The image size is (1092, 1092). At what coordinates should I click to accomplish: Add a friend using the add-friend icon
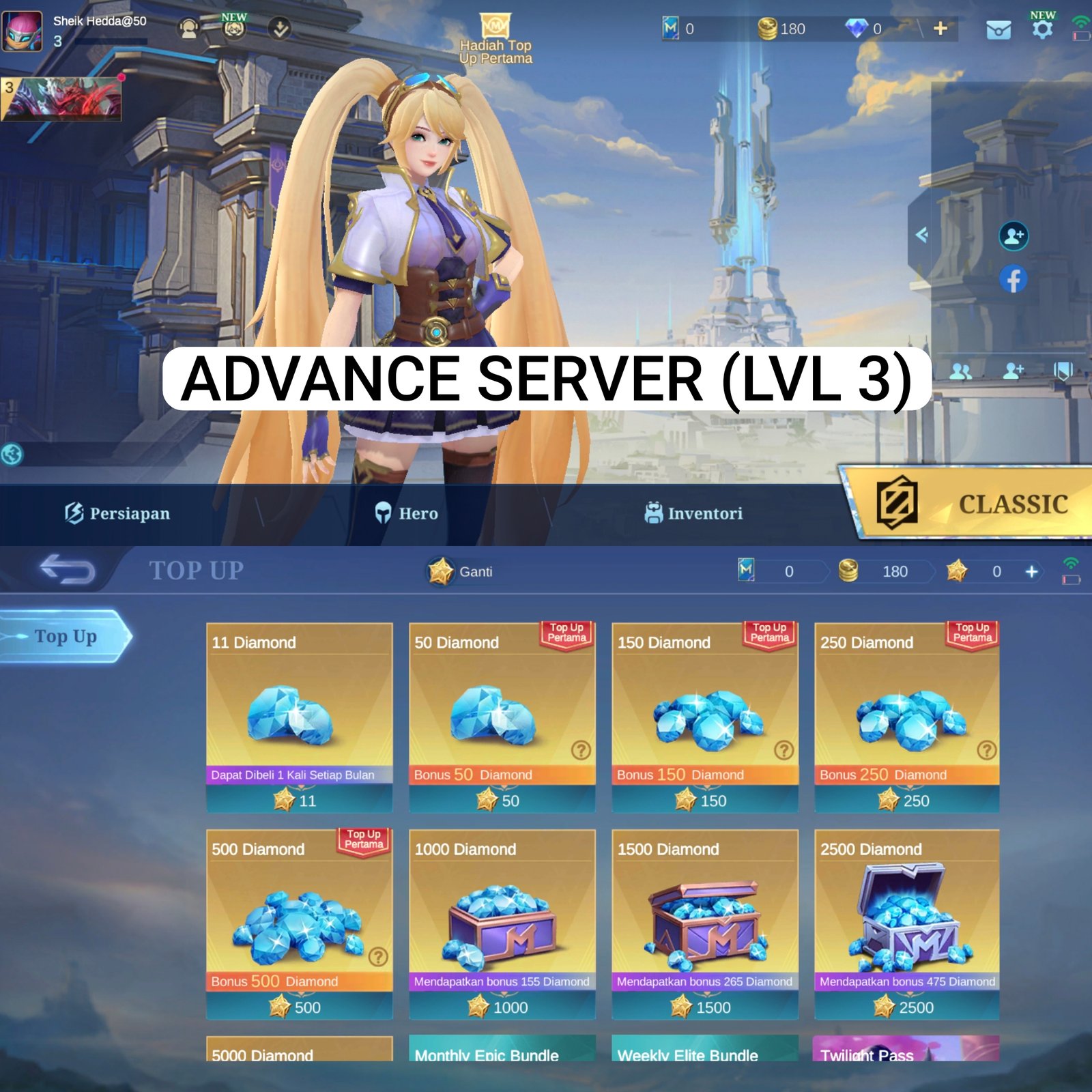(x=1013, y=236)
